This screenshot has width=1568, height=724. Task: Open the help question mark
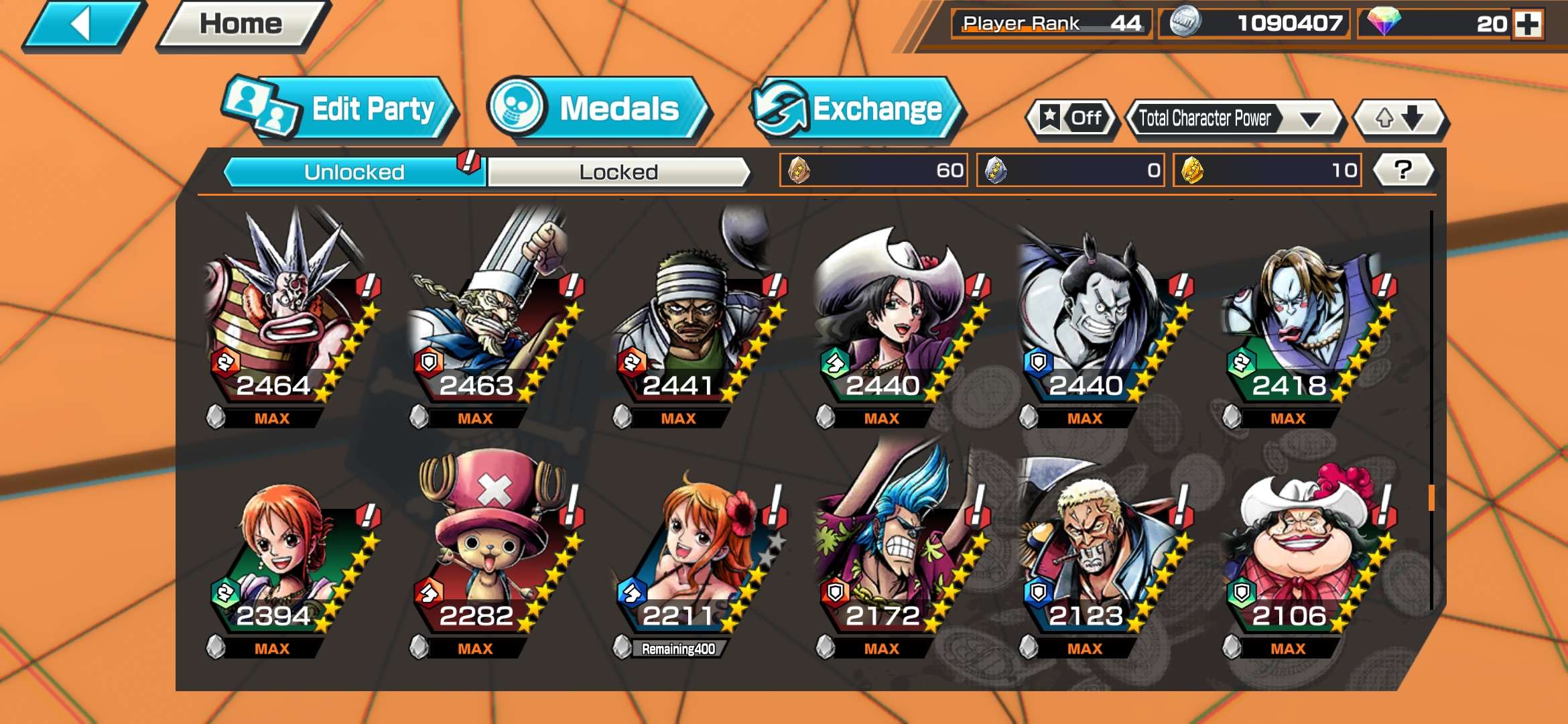pyautogui.click(x=1400, y=171)
